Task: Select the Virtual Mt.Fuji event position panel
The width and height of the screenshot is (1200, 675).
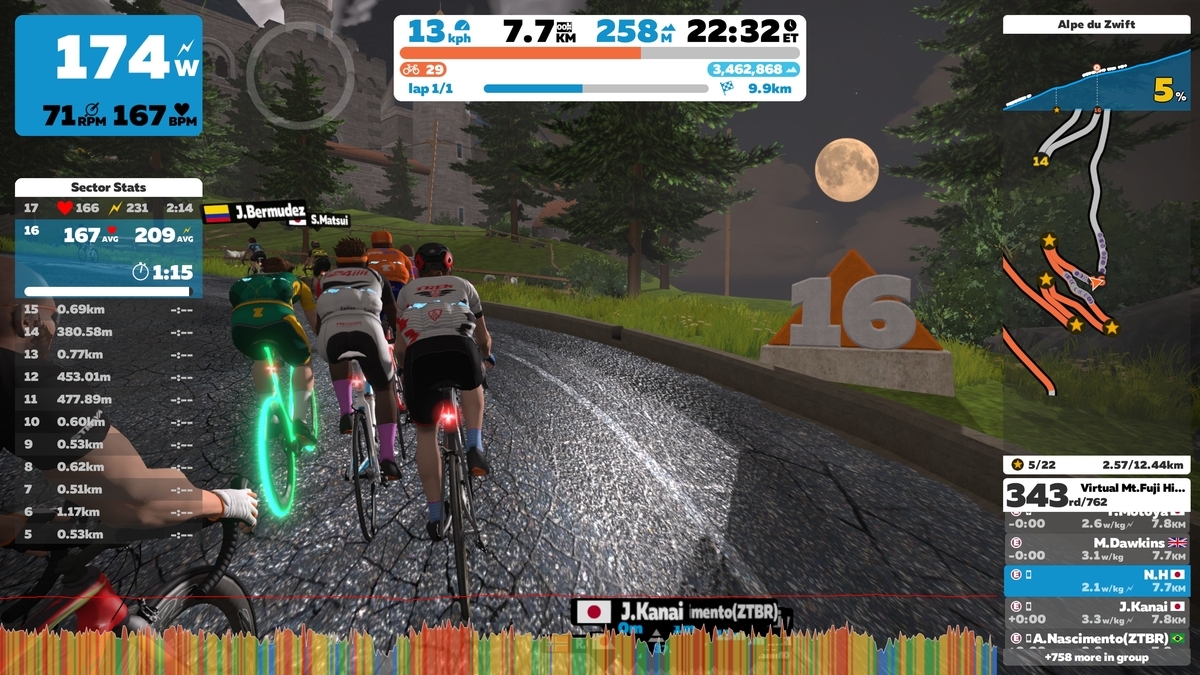Action: point(1097,494)
